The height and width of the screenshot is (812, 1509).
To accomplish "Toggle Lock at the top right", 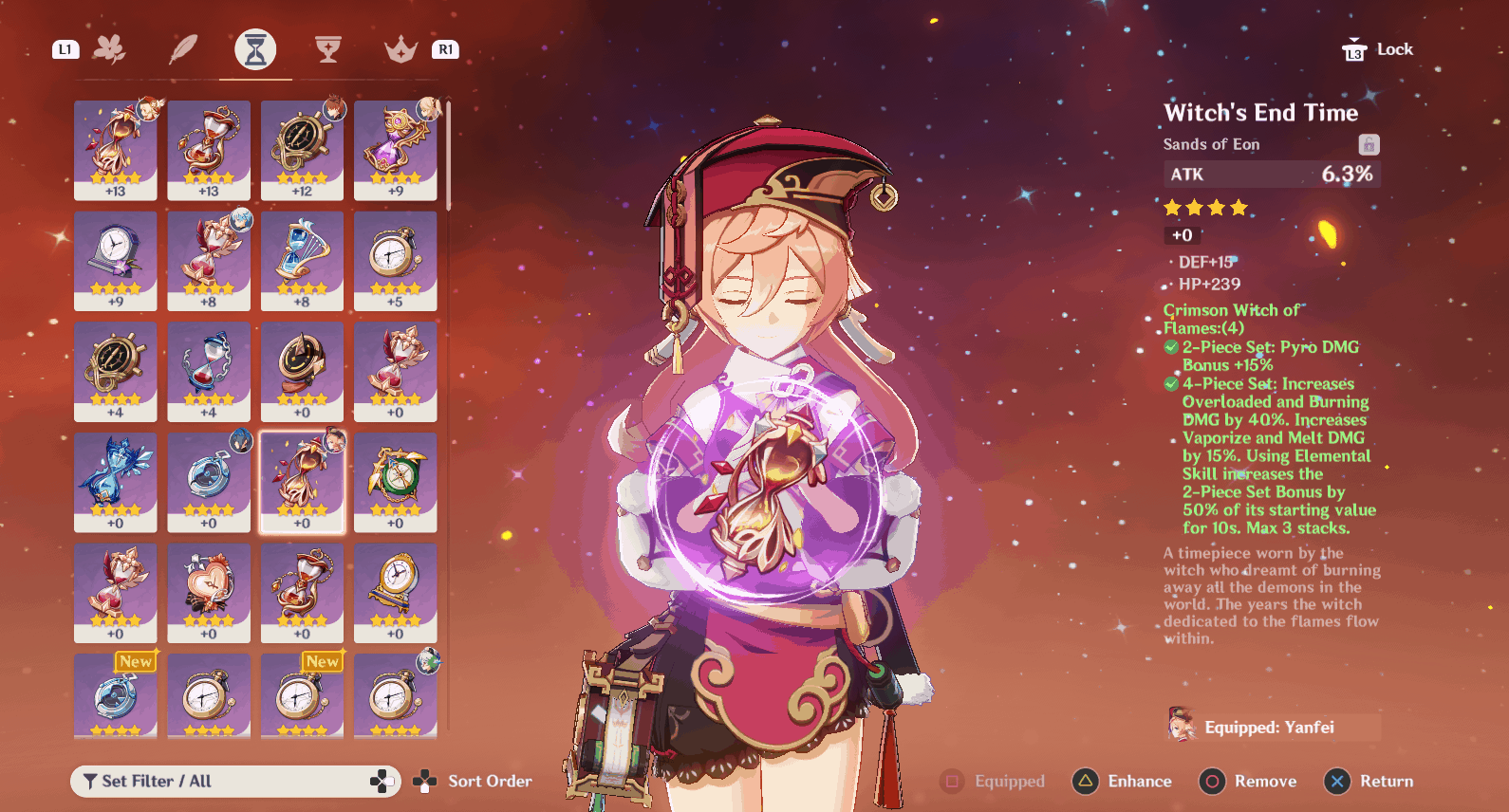I will [x=1377, y=49].
